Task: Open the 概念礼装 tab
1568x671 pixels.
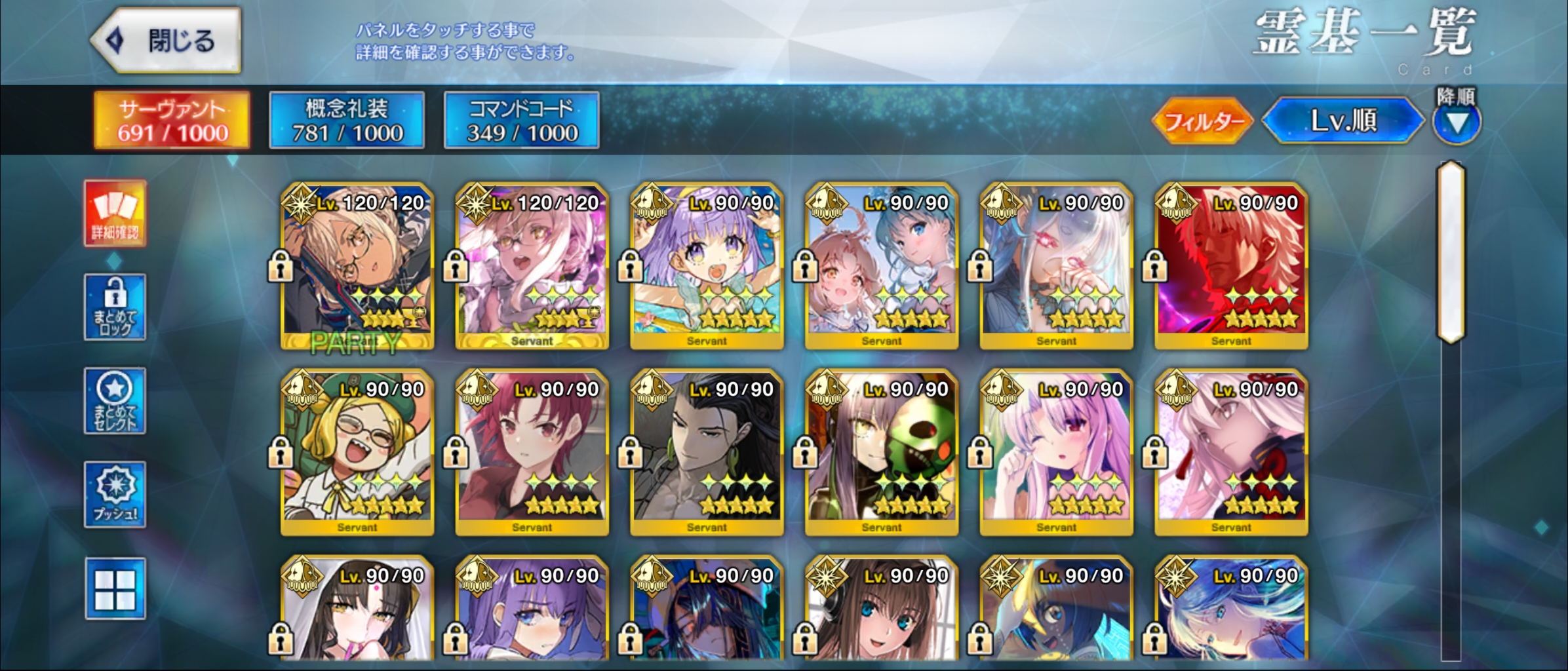Action: point(347,121)
